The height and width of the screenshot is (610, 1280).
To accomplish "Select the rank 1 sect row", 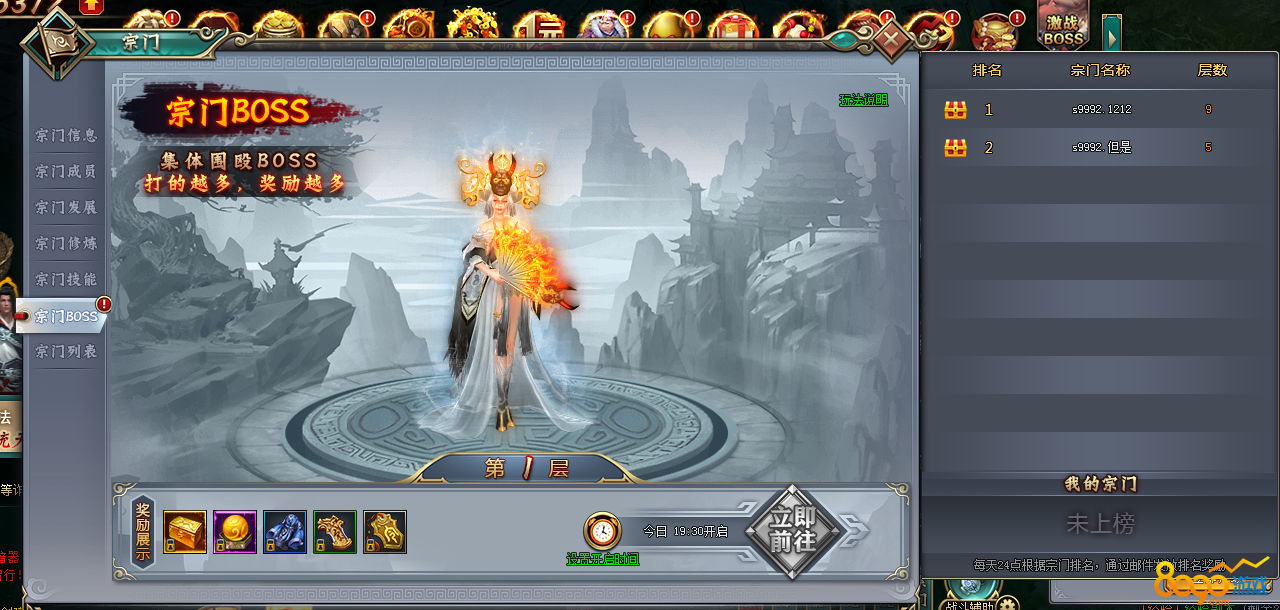I will (x=1100, y=110).
